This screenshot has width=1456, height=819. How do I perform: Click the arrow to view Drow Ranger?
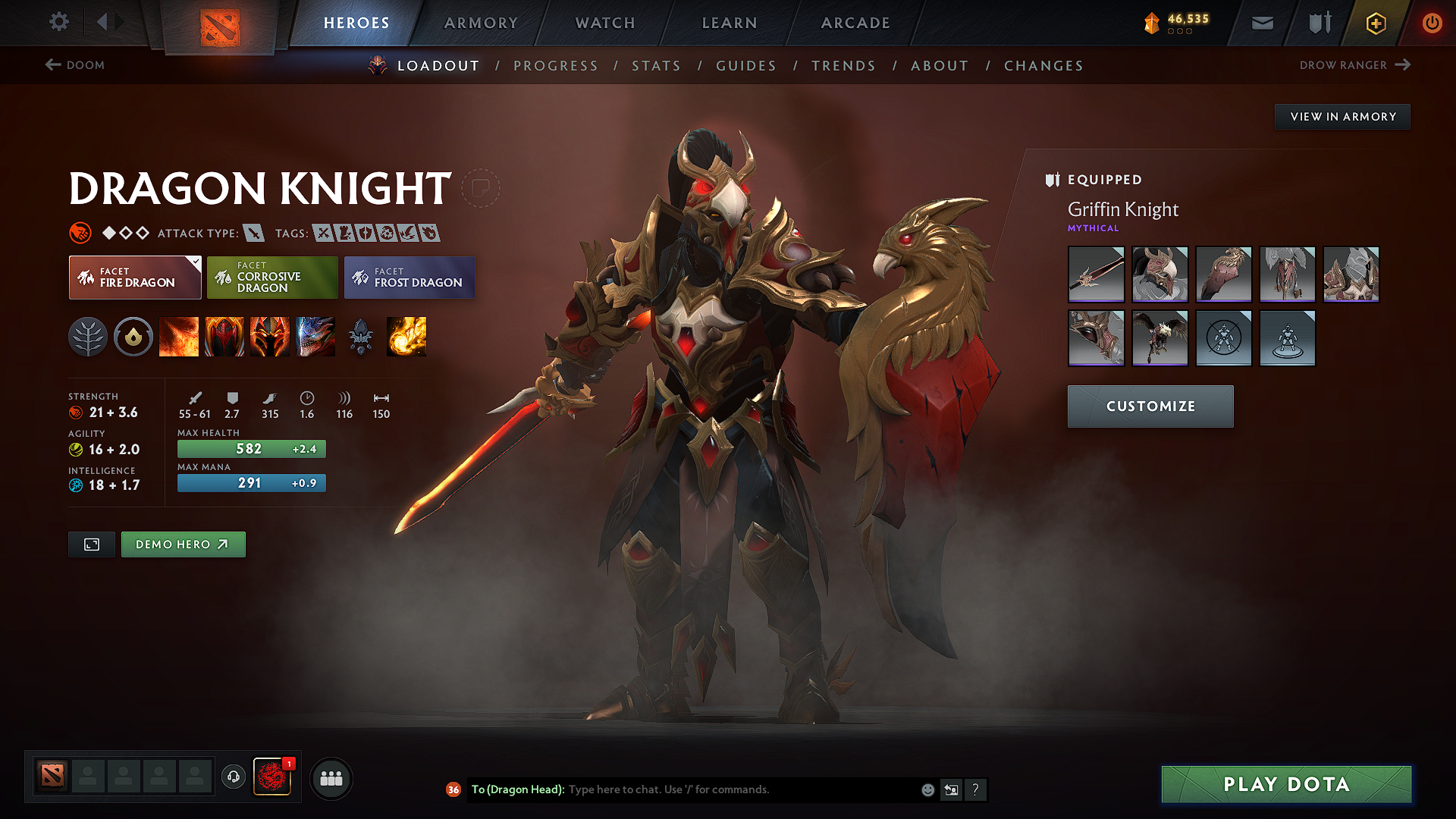(1403, 65)
